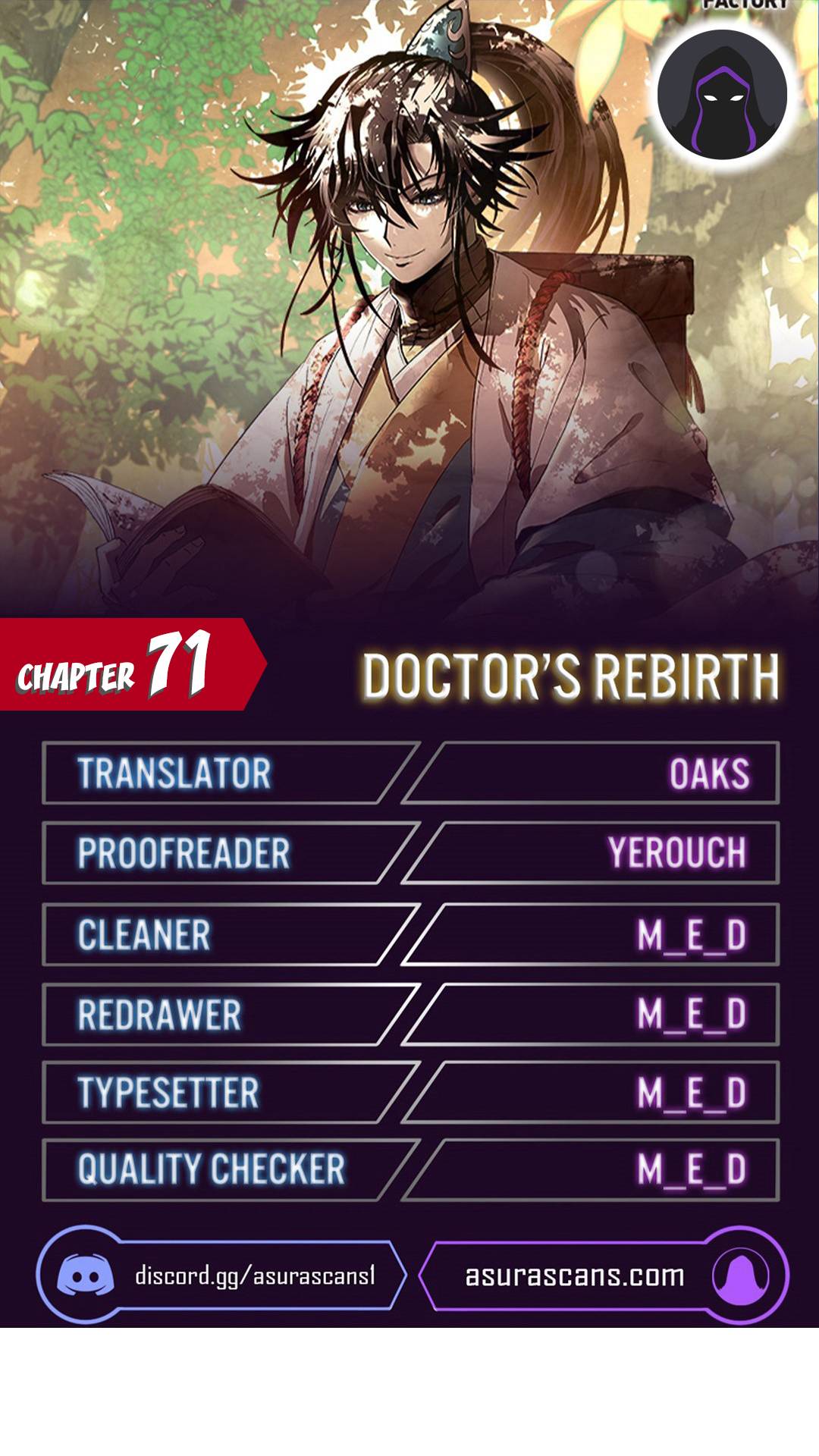Visit the asurascans.com website banner
Image resolution: width=819 pixels, height=1456 pixels.
point(603,1276)
